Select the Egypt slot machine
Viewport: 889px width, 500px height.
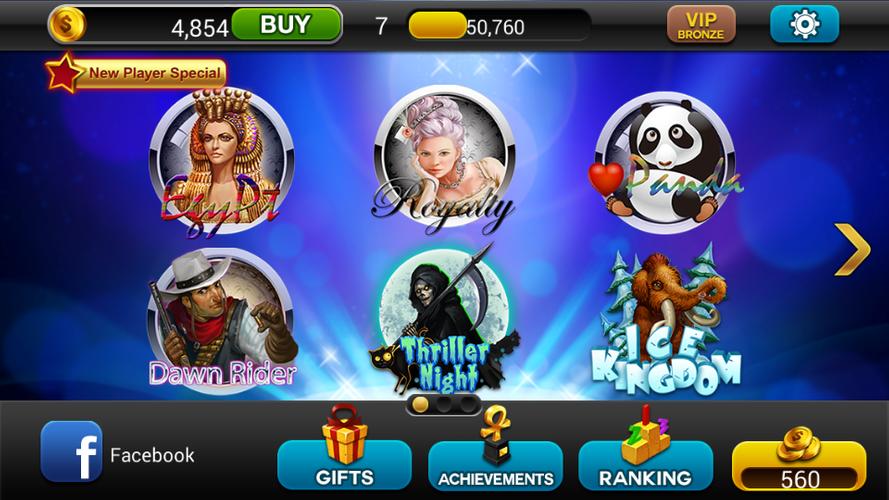[221, 162]
